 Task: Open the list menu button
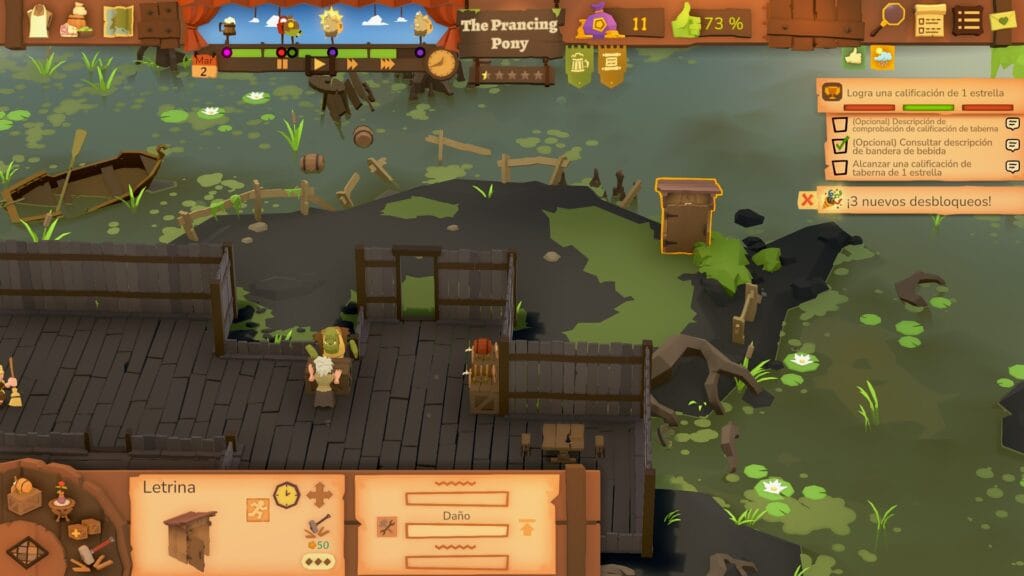967,19
